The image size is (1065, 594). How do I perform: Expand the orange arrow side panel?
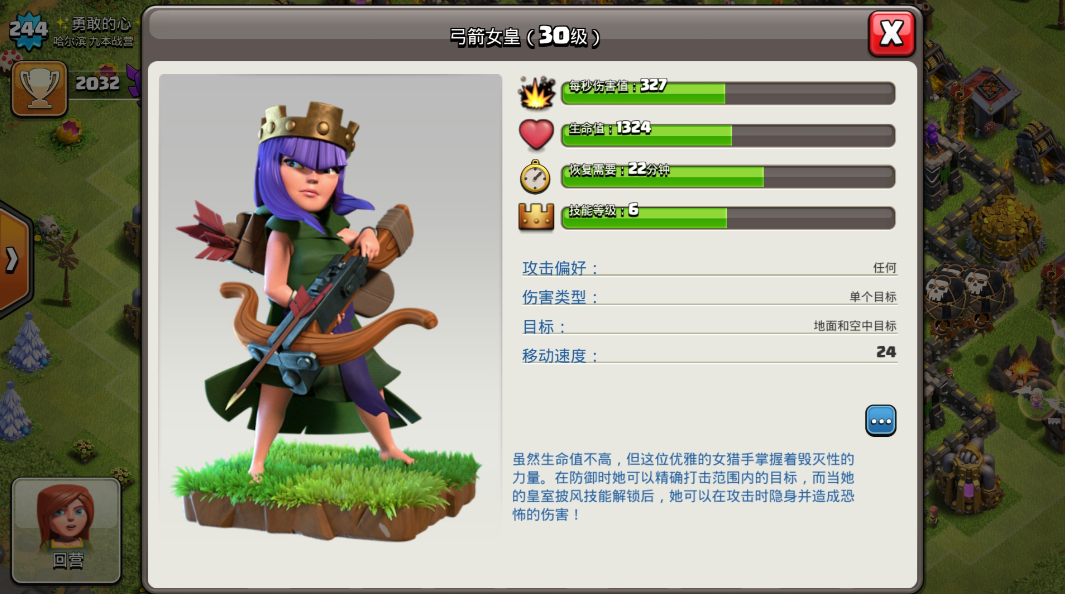13,260
